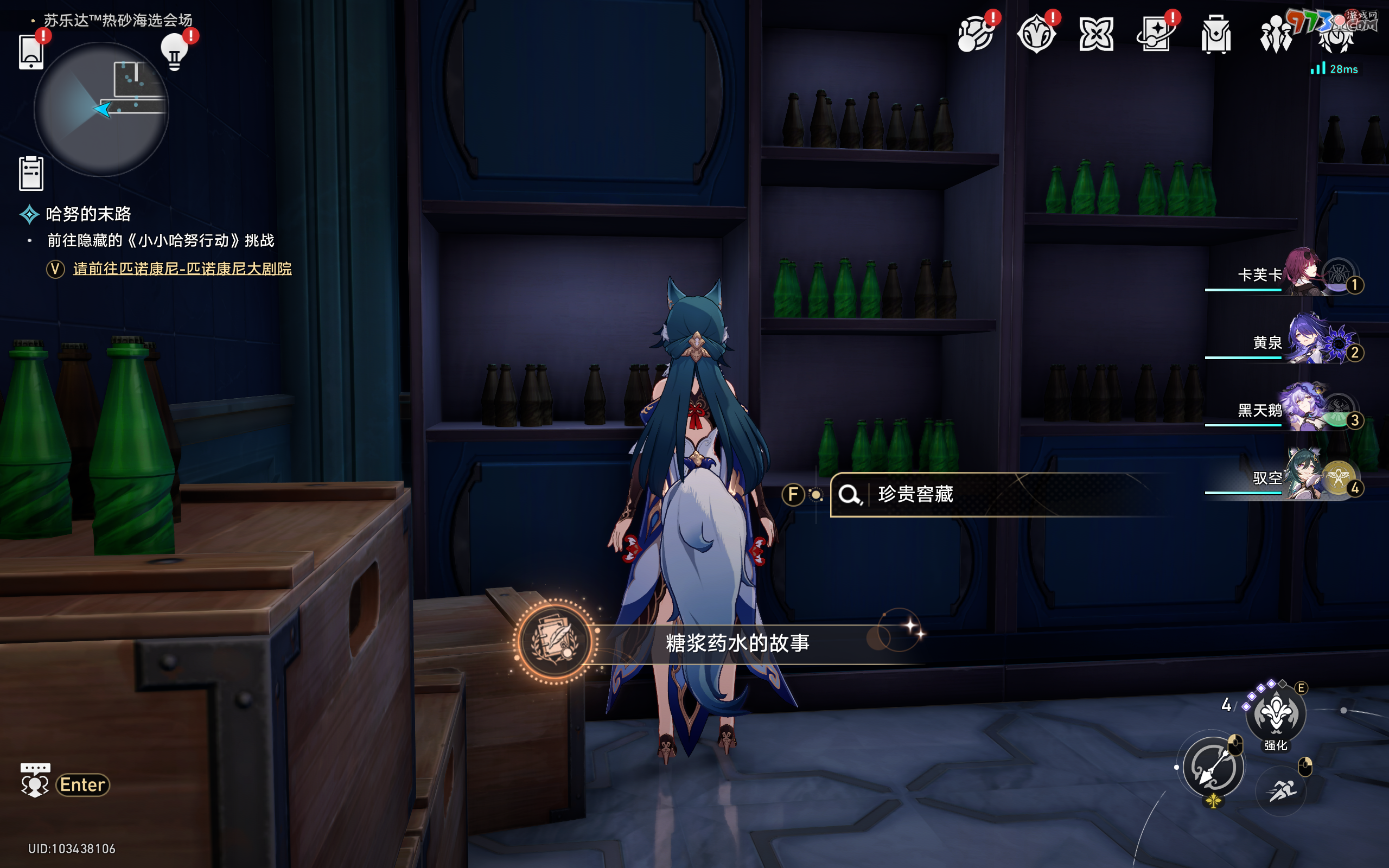
Task: Open the mission log clipboard icon
Action: [31, 174]
